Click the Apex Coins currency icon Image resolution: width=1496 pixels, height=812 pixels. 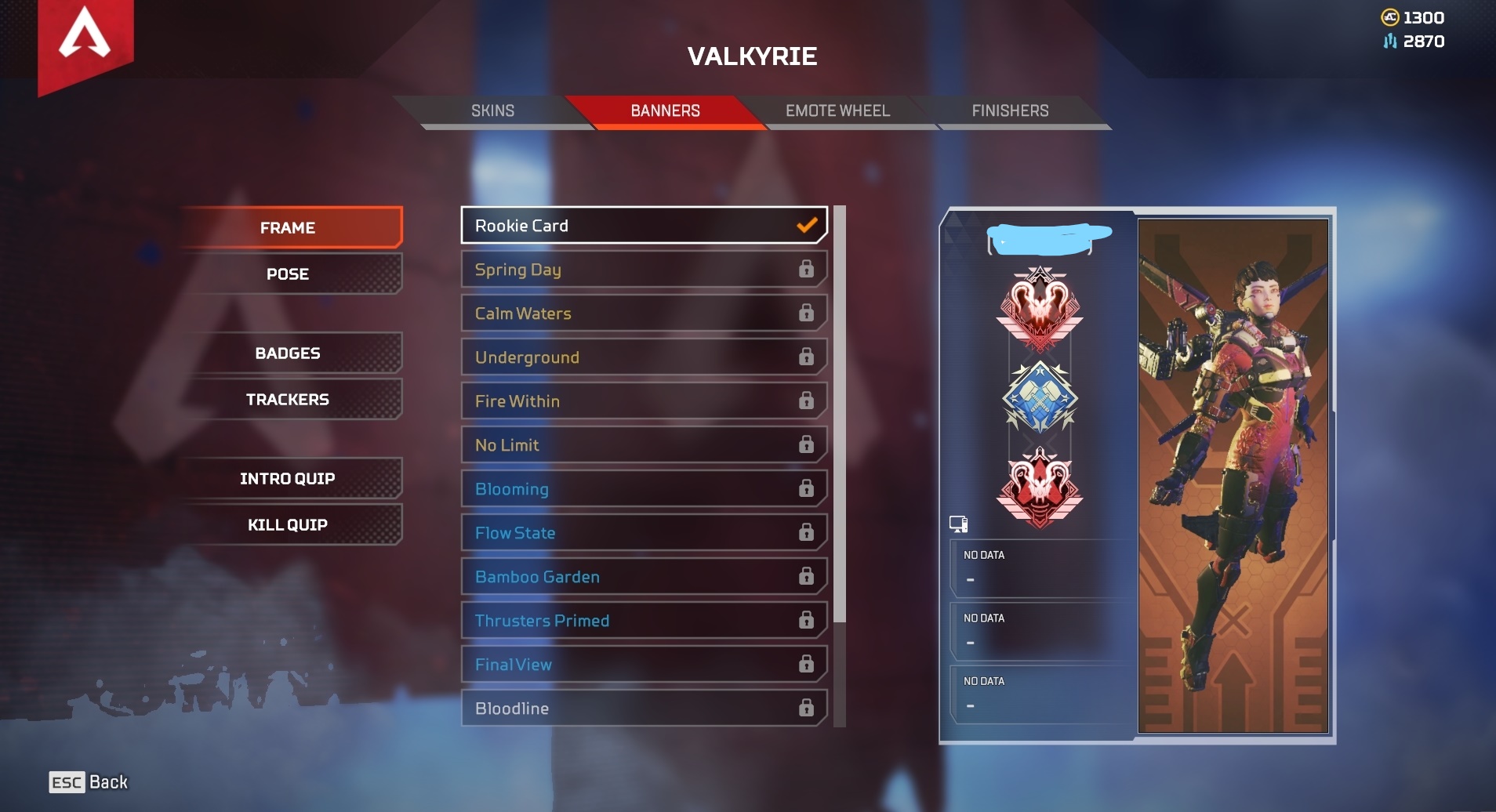(x=1392, y=16)
